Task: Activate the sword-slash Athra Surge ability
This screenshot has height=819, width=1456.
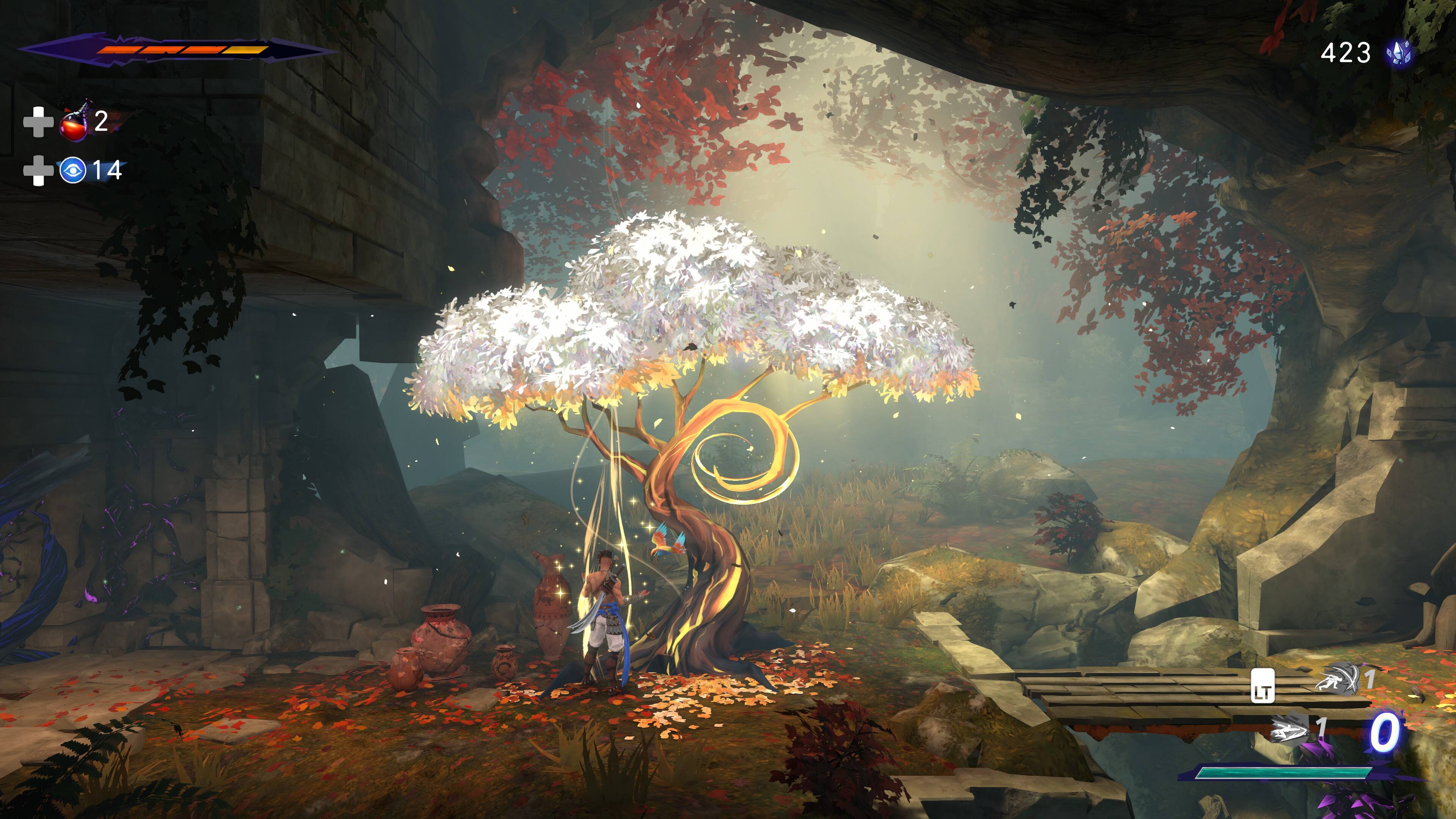Action: (1337, 679)
